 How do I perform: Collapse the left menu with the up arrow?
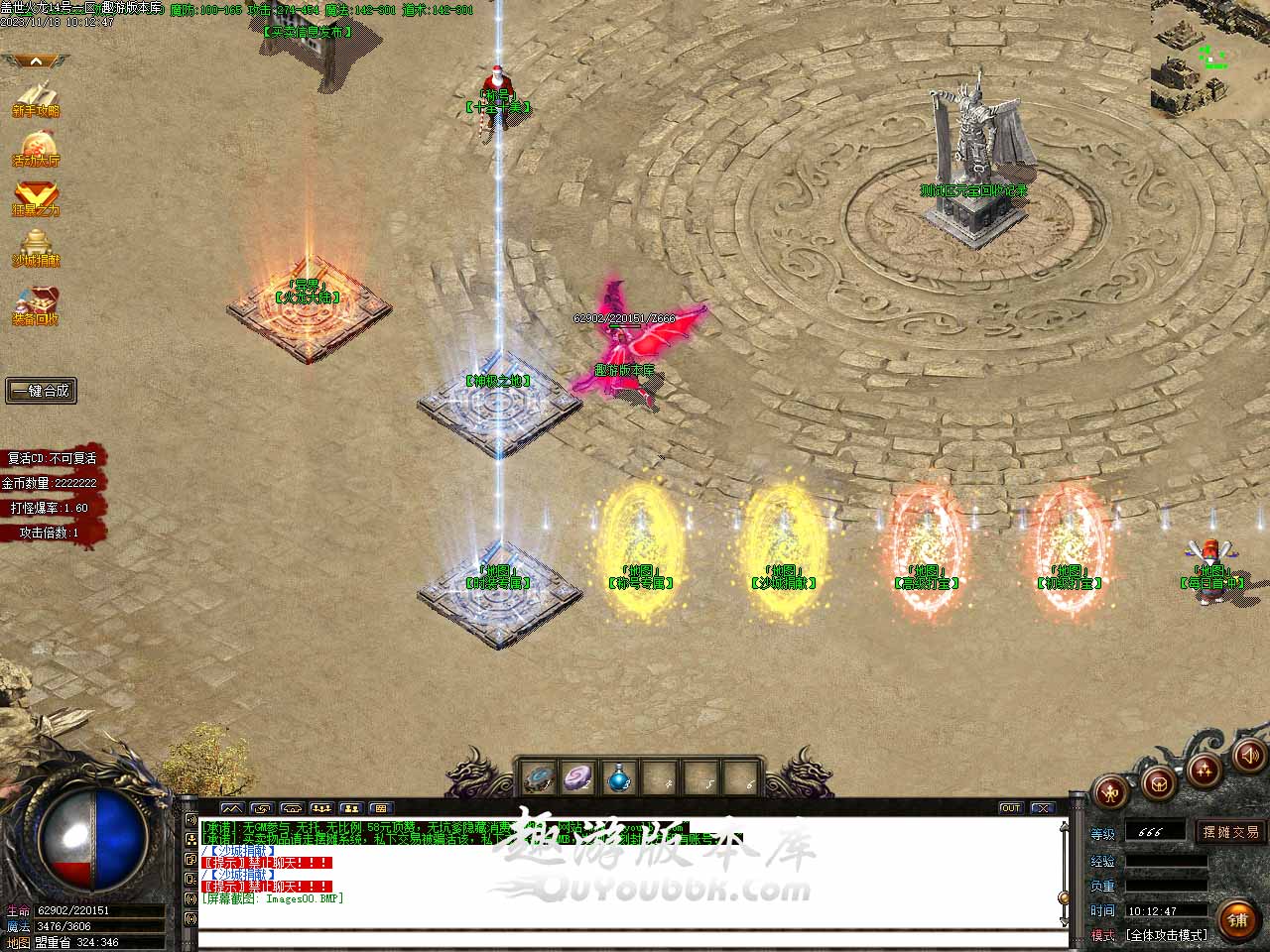click(36, 61)
